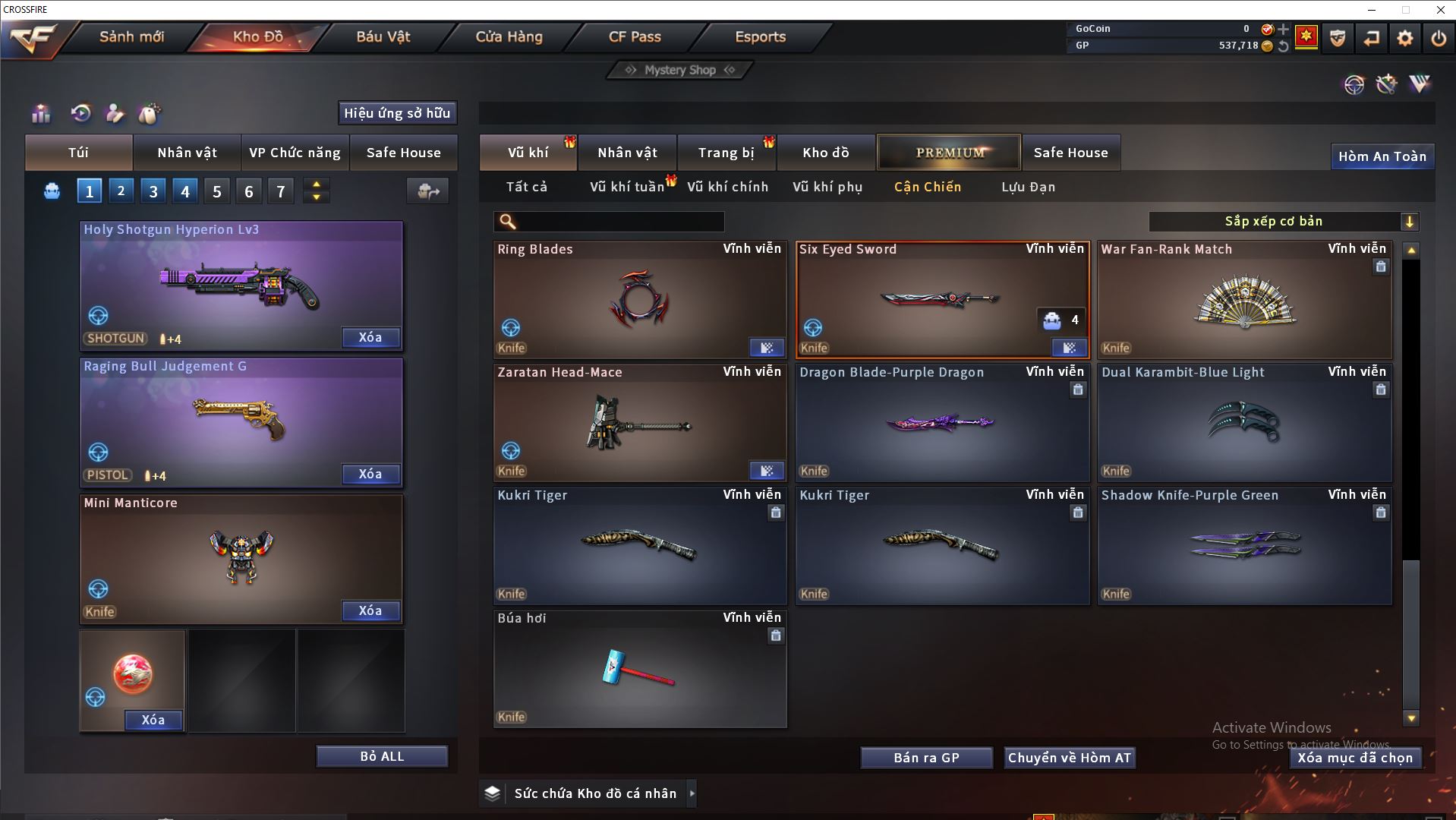
Task: Open the Mystery Shop banner
Action: click(x=679, y=70)
